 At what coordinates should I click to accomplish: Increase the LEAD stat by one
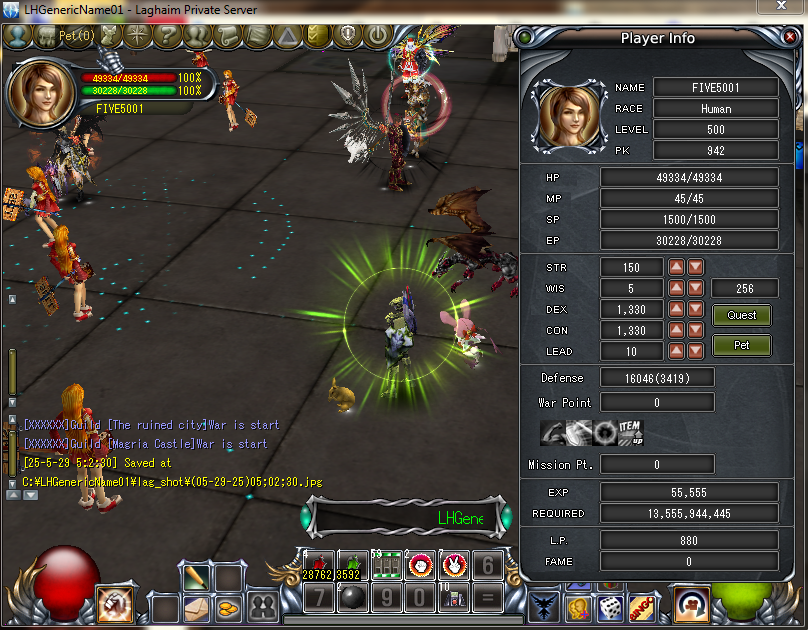(677, 351)
